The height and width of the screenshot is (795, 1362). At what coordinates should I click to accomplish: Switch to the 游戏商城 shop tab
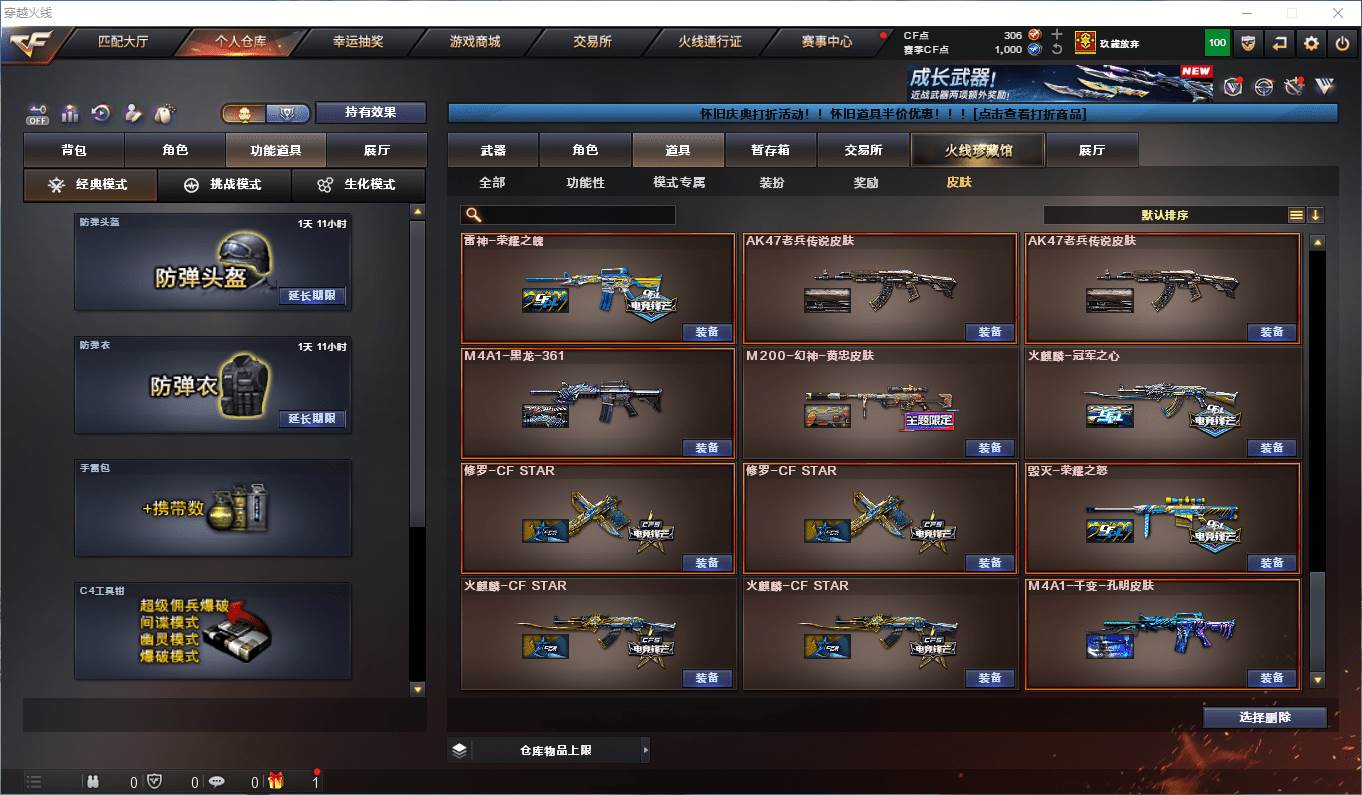[474, 42]
